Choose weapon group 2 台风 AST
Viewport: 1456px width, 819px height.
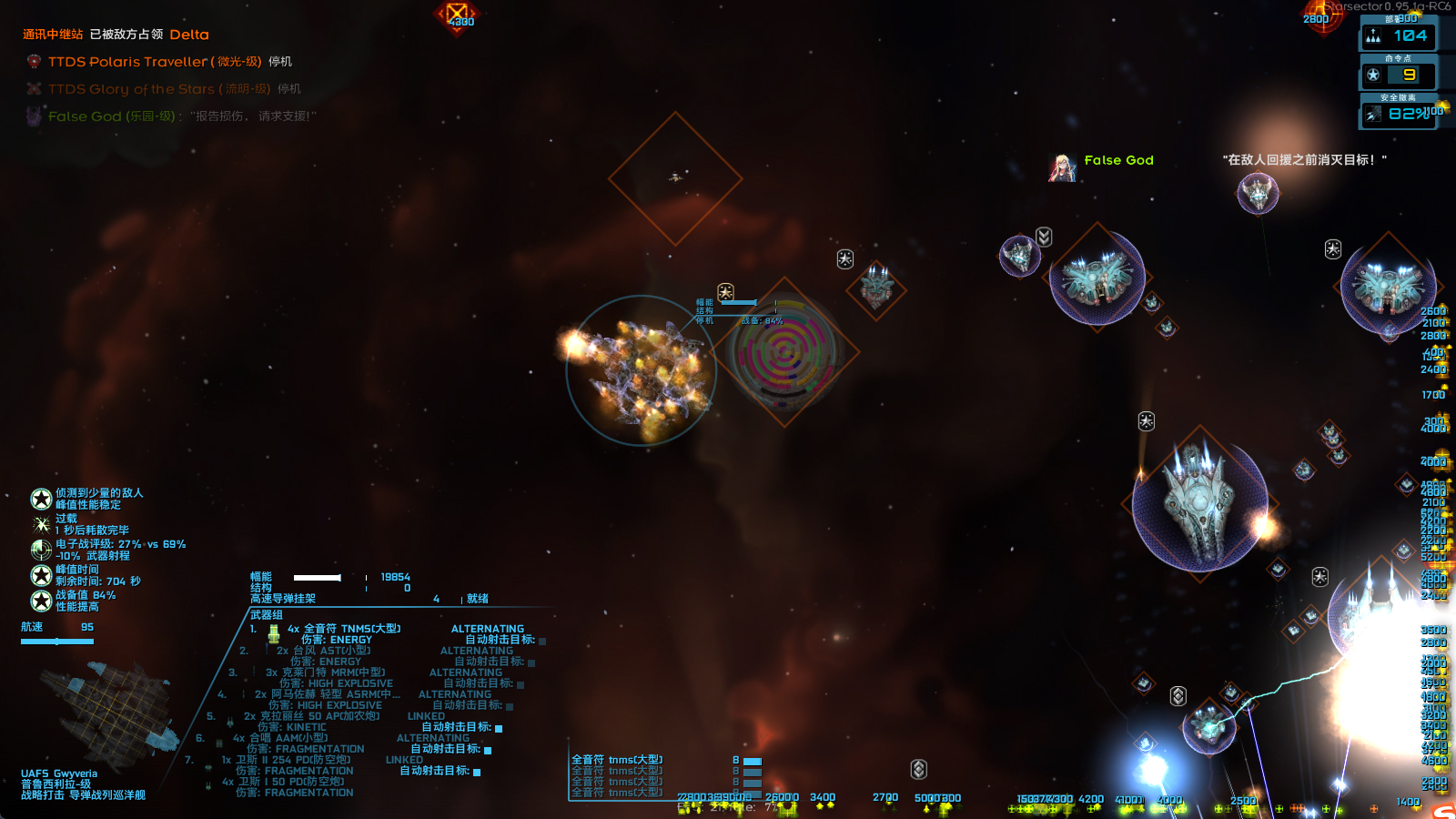pos(323,651)
